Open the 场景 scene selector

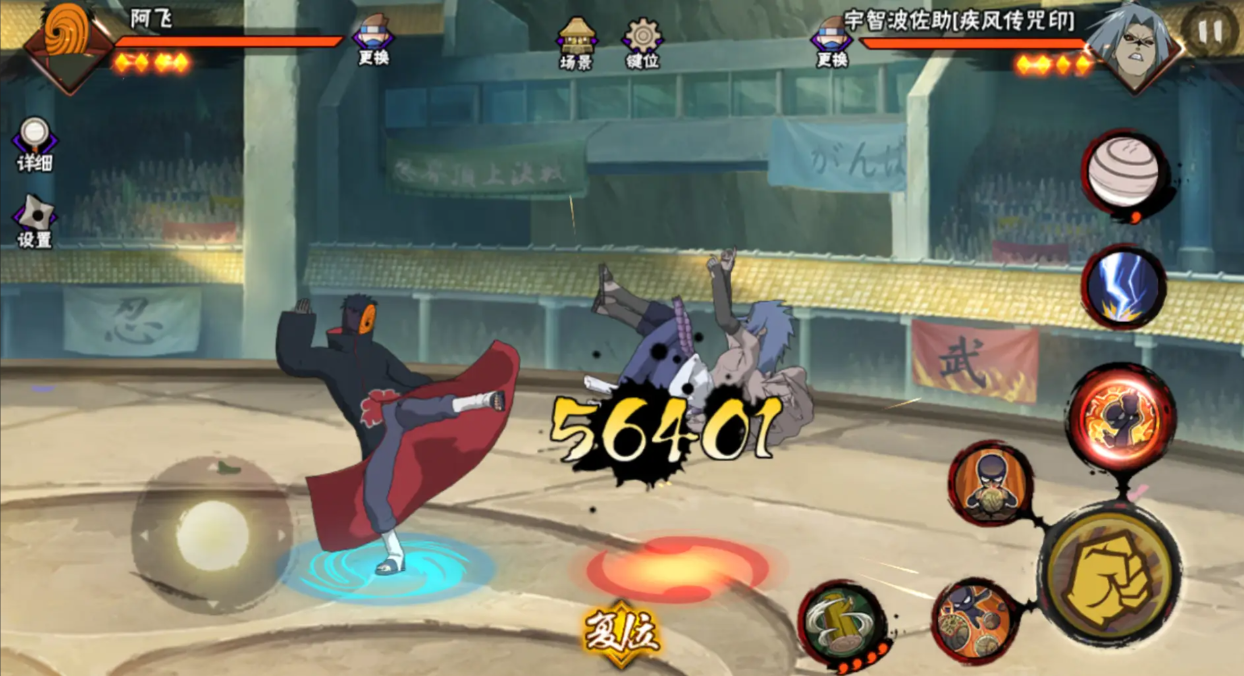(576, 41)
